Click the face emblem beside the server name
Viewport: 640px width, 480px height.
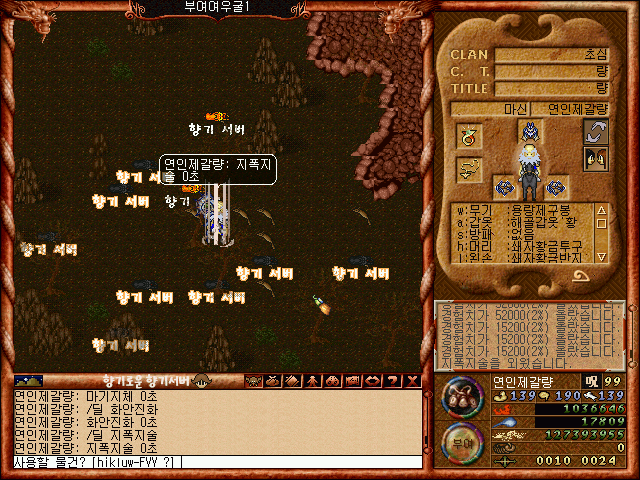coord(201,381)
